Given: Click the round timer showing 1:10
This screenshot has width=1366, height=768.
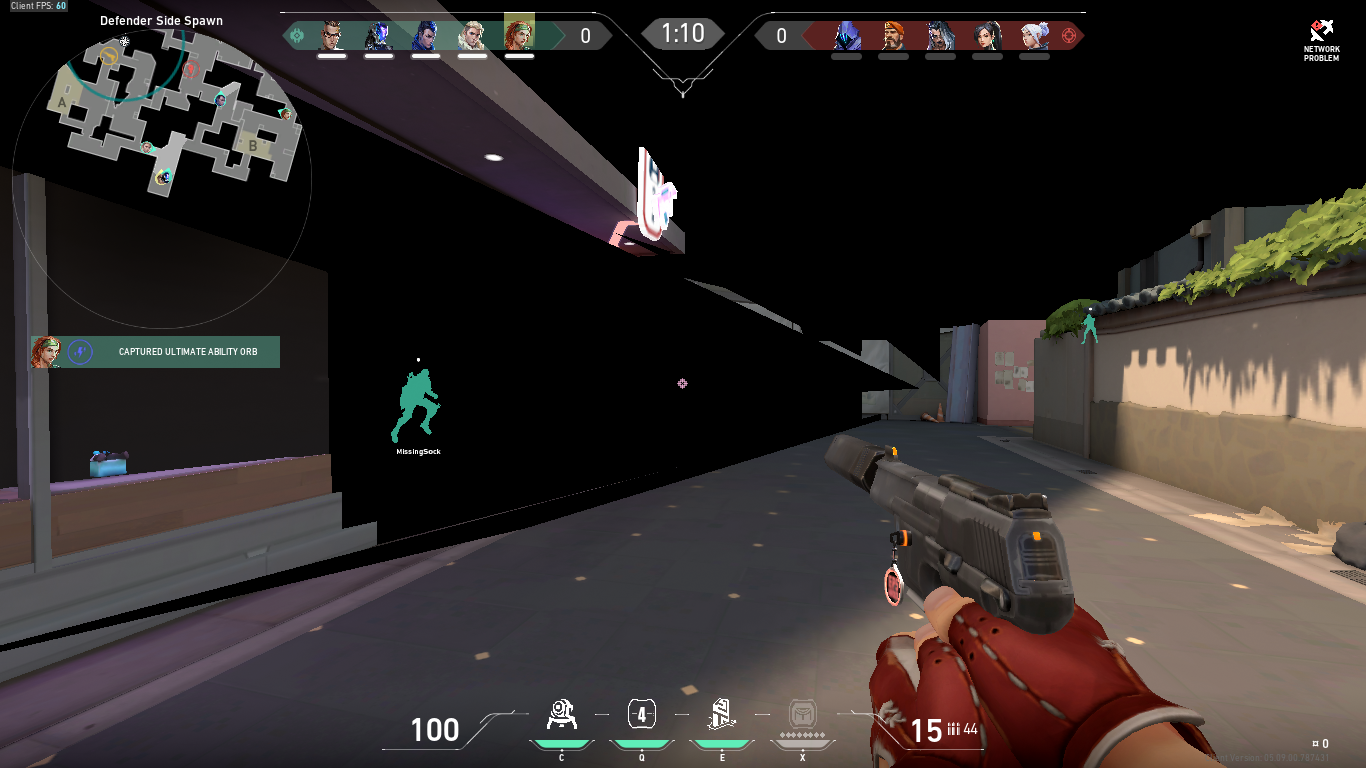Looking at the screenshot, I should [x=683, y=33].
